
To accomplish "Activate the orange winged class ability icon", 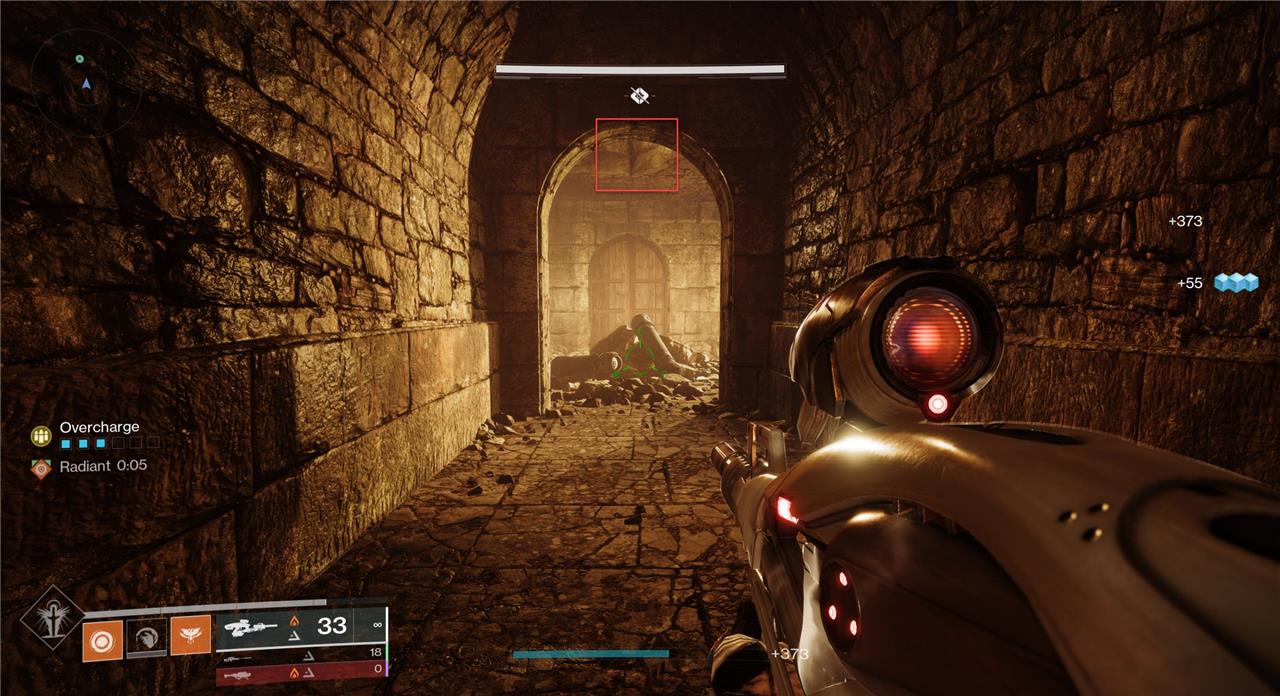I will 190,635.
